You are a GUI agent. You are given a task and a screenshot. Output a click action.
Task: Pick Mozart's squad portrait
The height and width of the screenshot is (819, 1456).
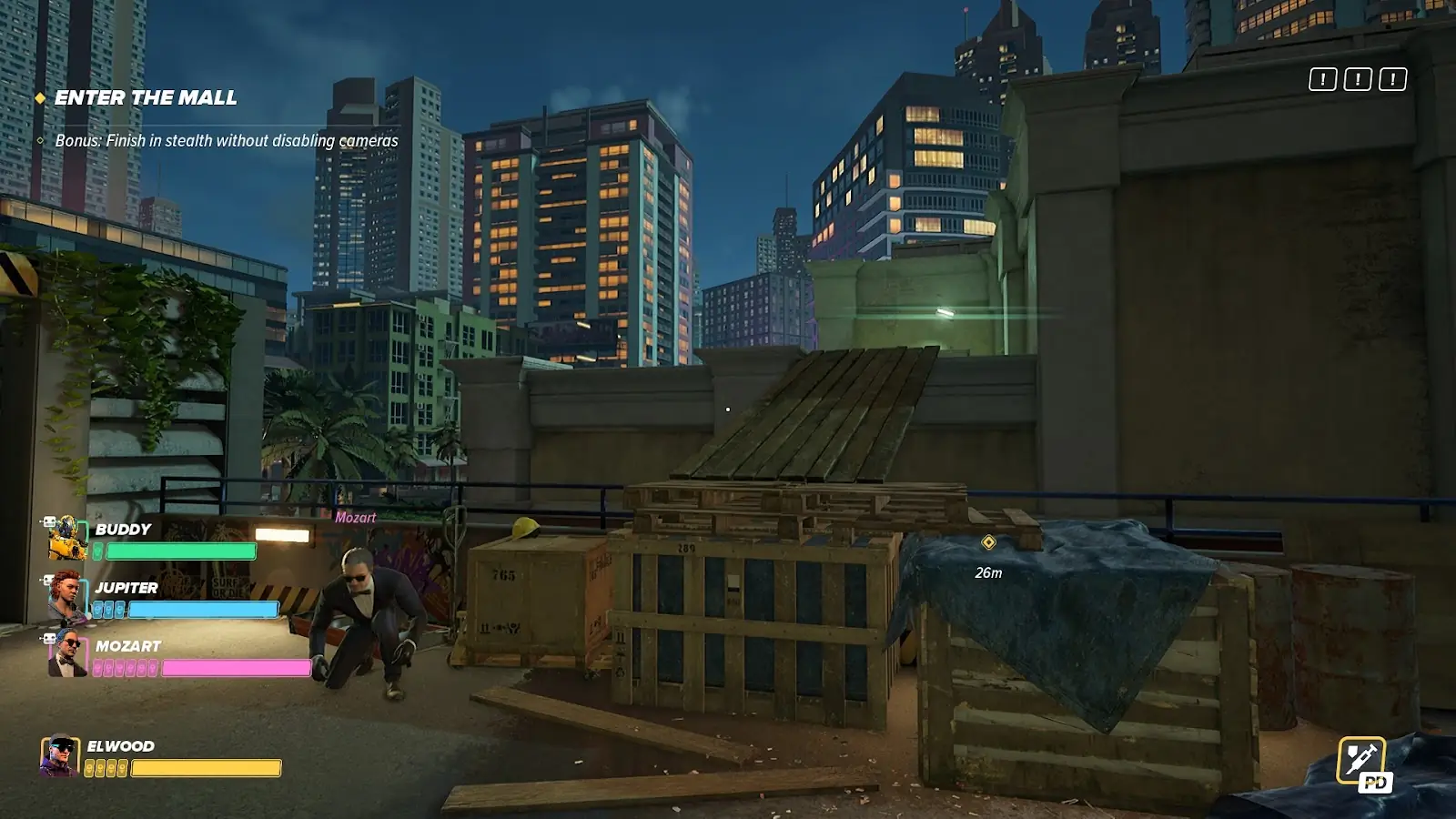click(x=66, y=653)
